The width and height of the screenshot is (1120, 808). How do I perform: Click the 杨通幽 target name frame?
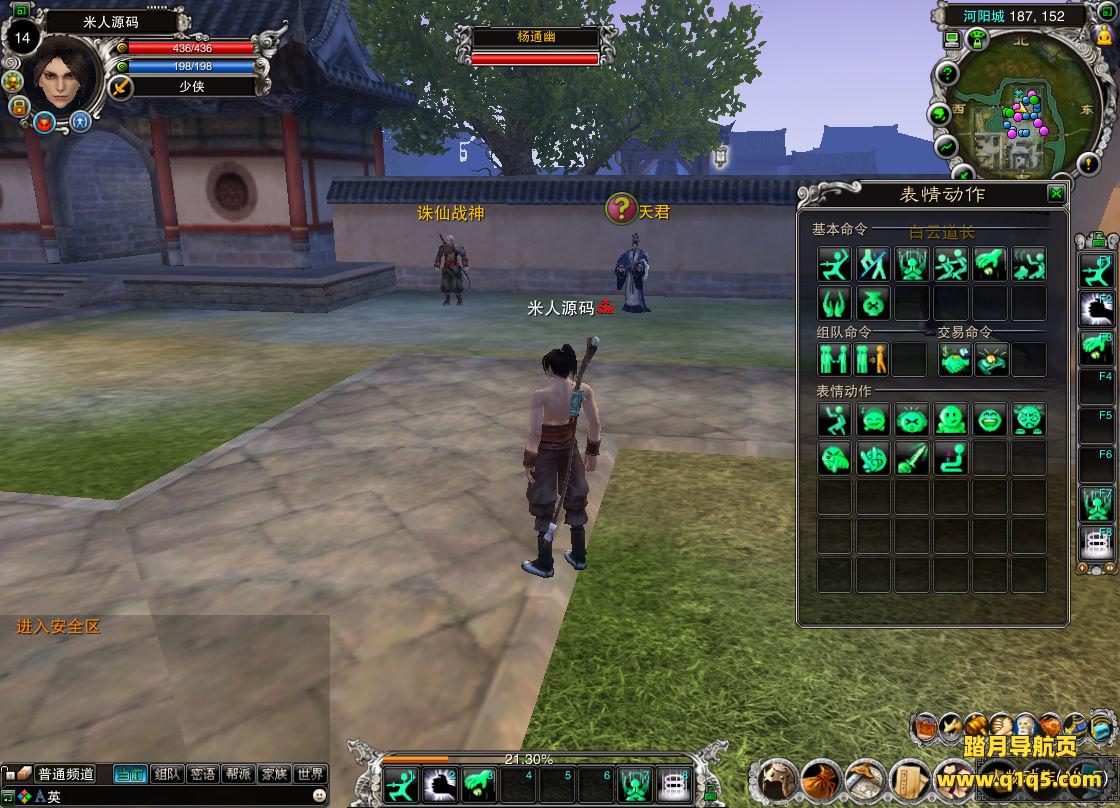point(535,37)
